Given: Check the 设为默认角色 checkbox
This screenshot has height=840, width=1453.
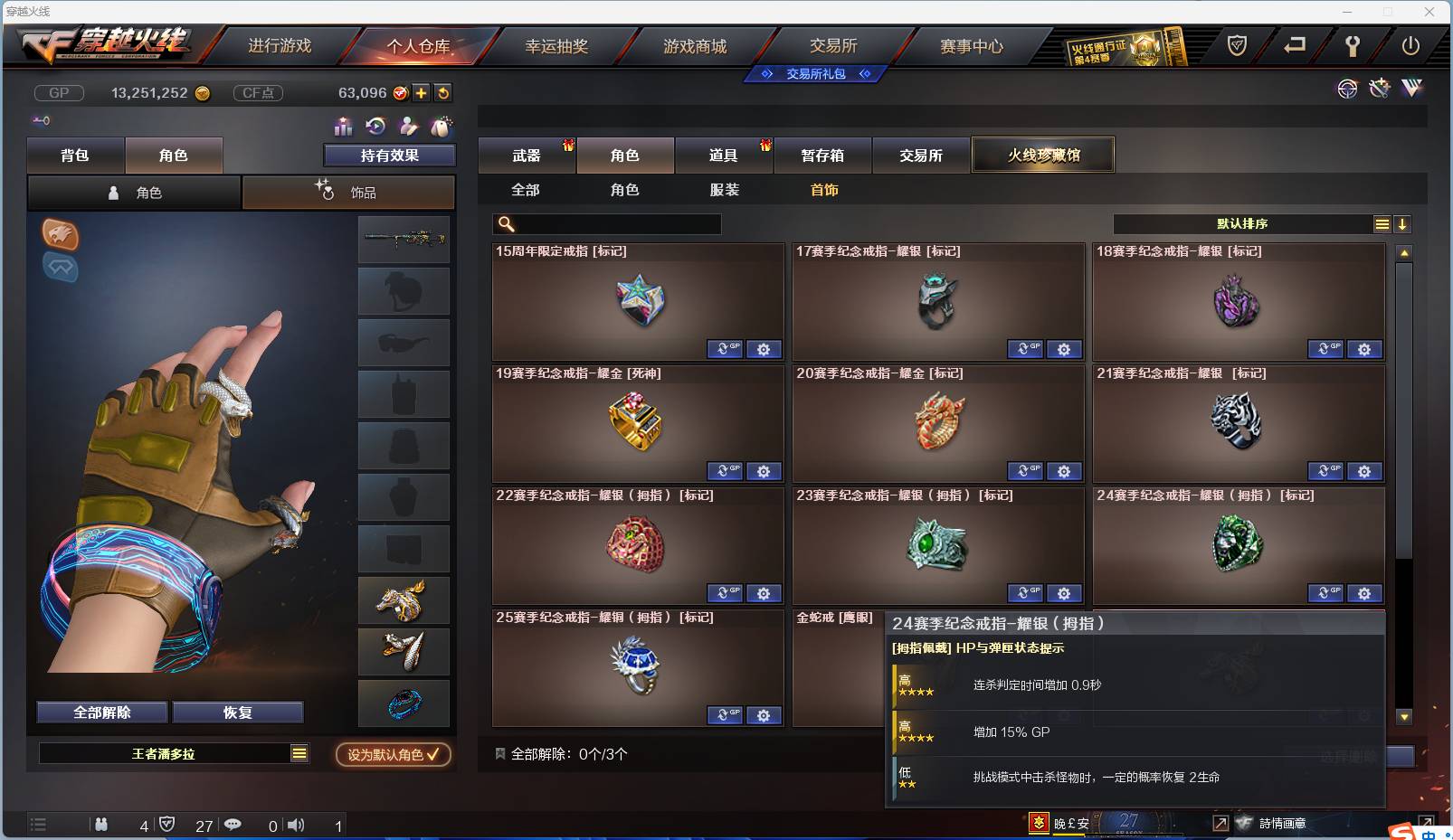Looking at the screenshot, I should pyautogui.click(x=432, y=756).
